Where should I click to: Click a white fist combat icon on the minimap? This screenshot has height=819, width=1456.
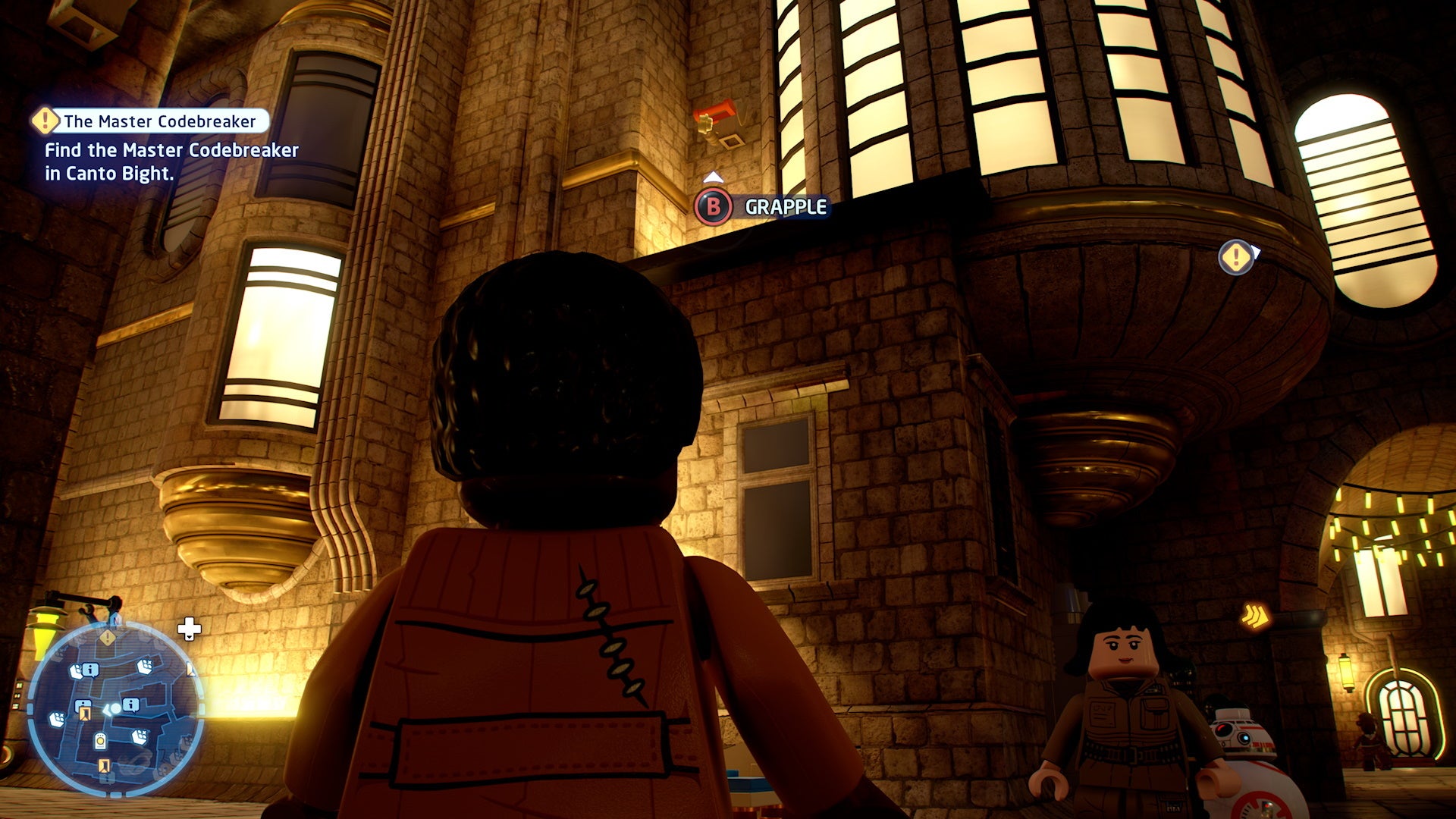tap(77, 670)
